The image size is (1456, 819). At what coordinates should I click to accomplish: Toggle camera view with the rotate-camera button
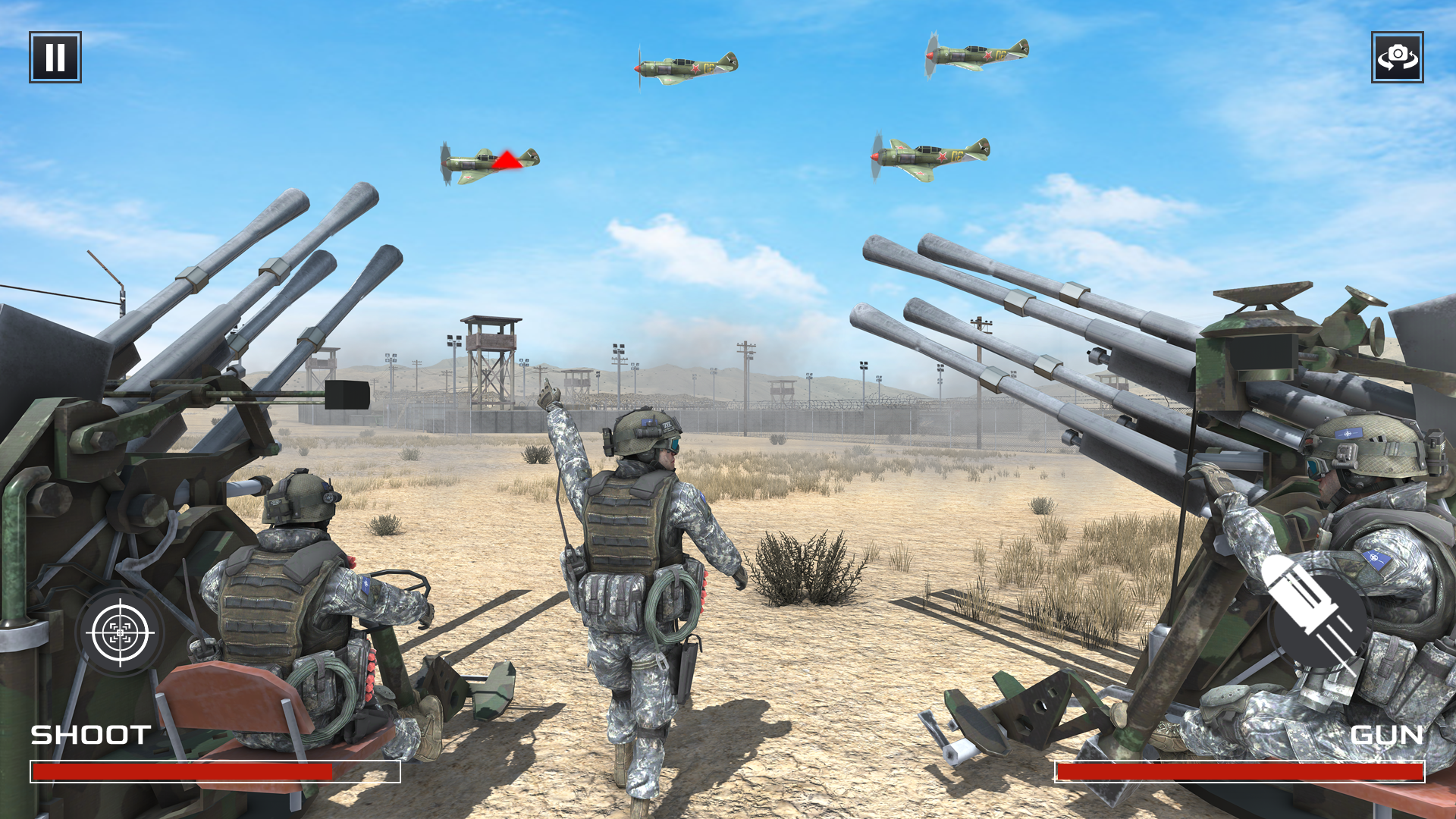tap(1399, 57)
